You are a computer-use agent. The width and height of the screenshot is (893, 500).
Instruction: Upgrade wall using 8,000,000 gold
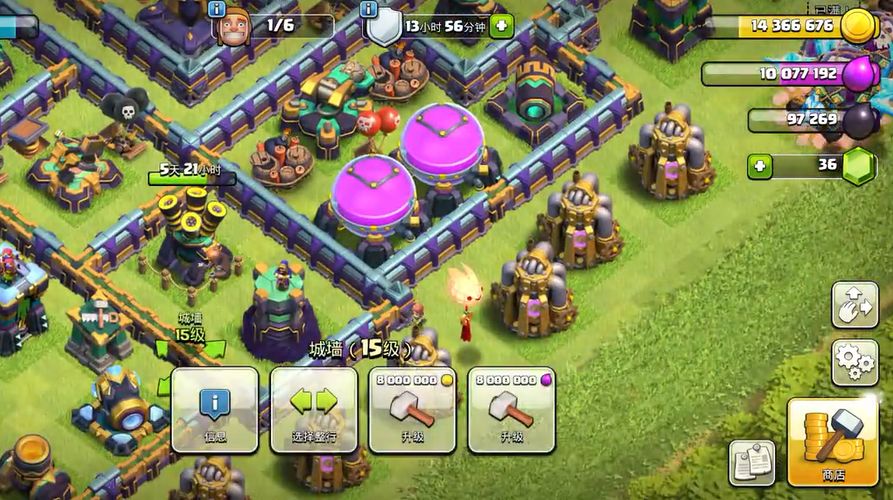(x=413, y=409)
